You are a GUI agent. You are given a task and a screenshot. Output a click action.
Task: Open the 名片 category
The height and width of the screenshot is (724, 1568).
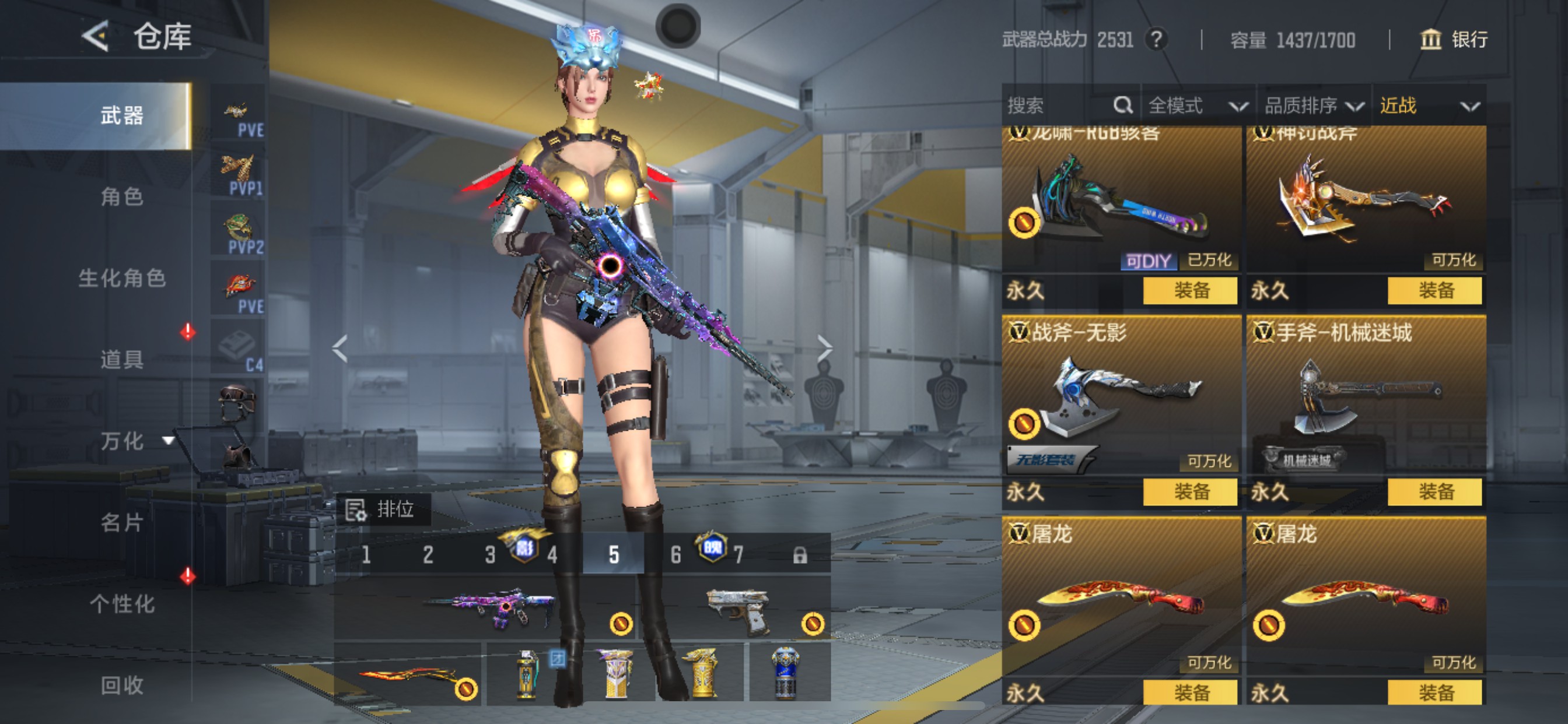click(122, 522)
